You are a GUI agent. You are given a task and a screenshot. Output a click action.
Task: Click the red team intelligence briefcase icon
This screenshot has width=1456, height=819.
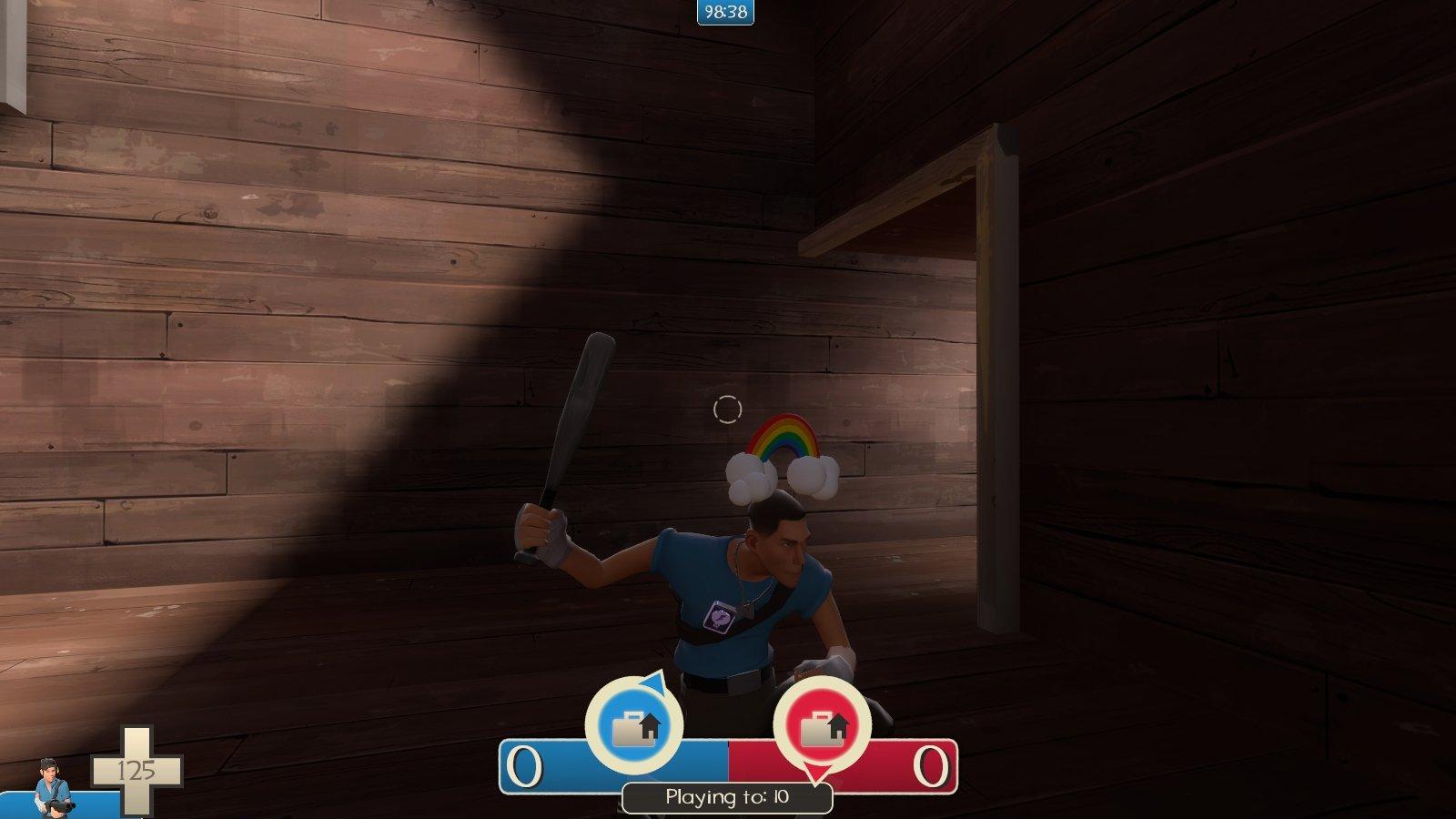(x=822, y=726)
